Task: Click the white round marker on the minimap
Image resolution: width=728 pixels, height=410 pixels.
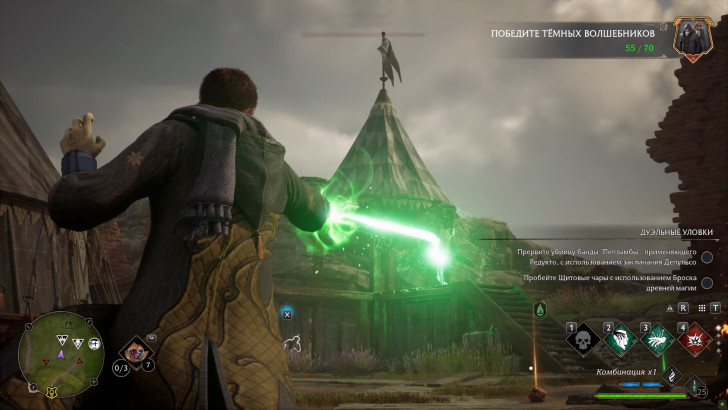Action: coord(94,343)
